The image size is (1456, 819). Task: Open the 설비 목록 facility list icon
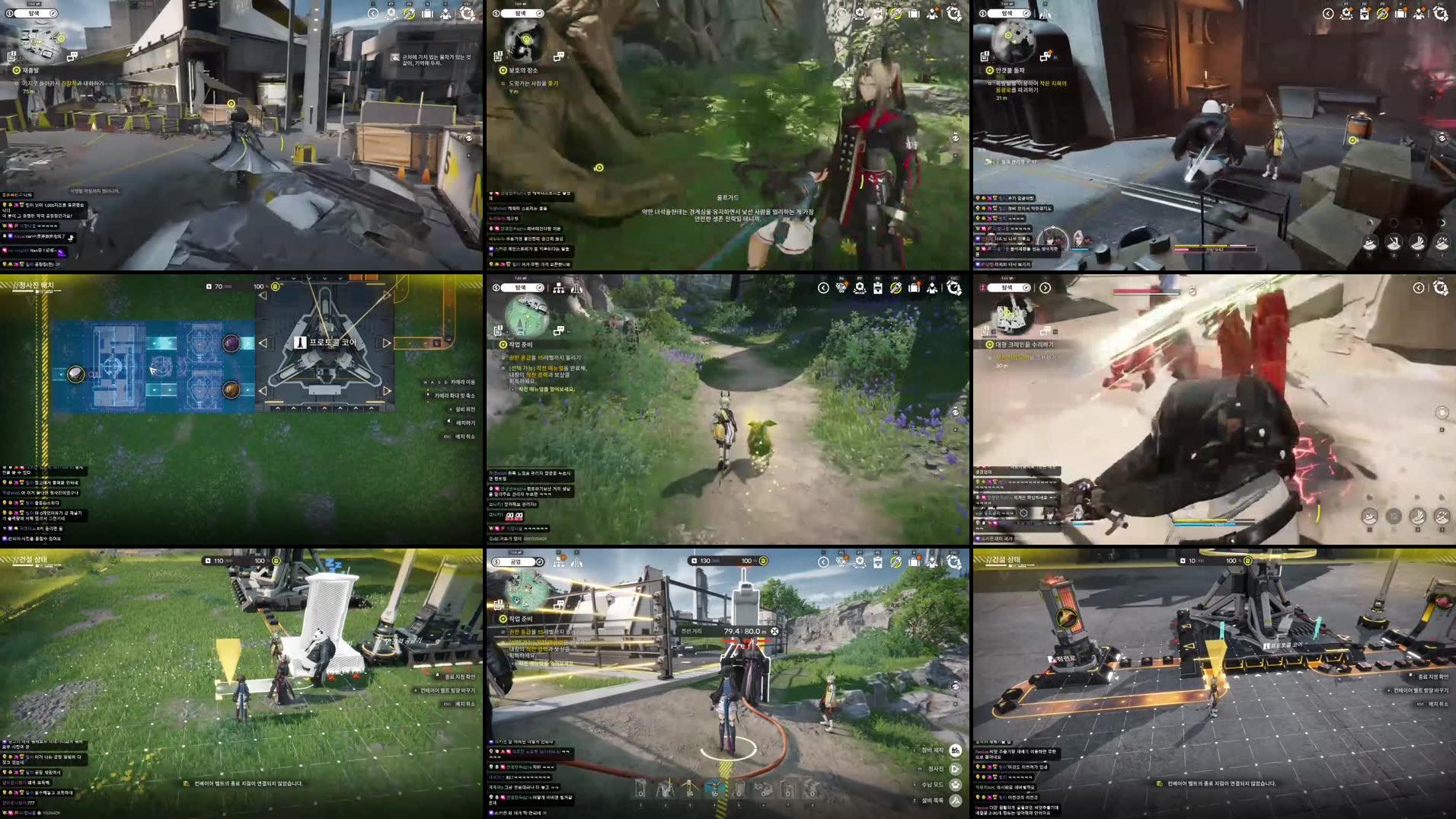[x=956, y=801]
